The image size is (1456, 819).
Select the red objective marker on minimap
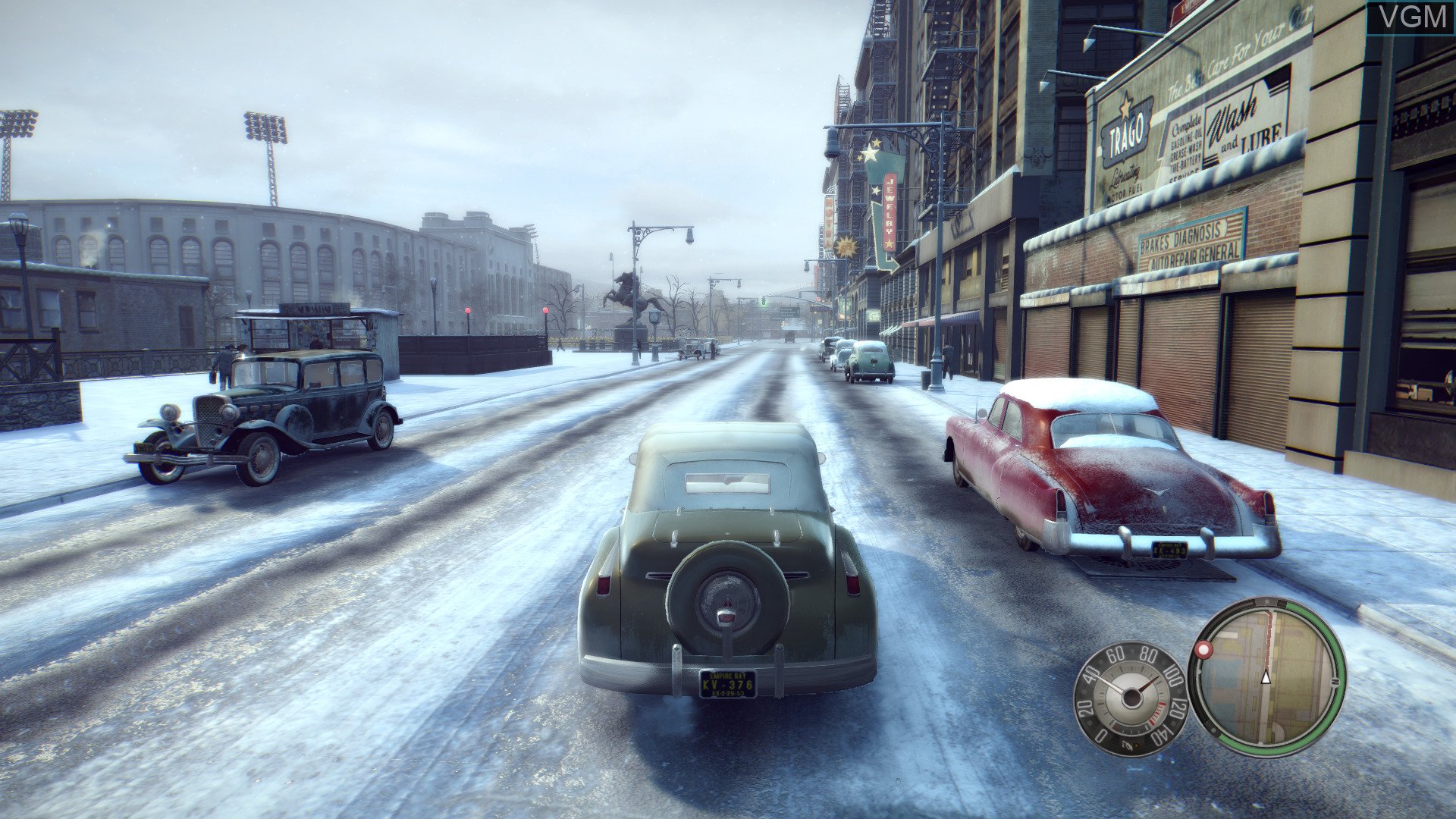(x=1203, y=650)
